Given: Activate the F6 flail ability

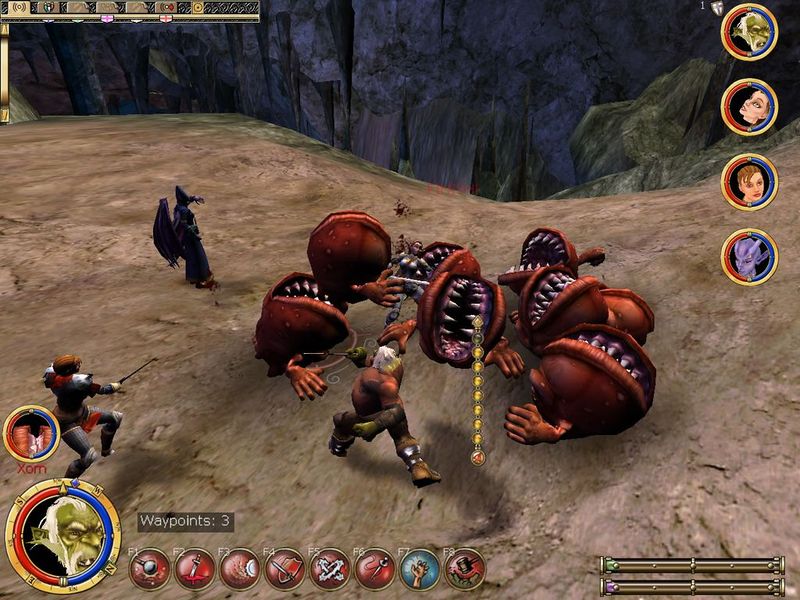Looking at the screenshot, I should (x=375, y=568).
